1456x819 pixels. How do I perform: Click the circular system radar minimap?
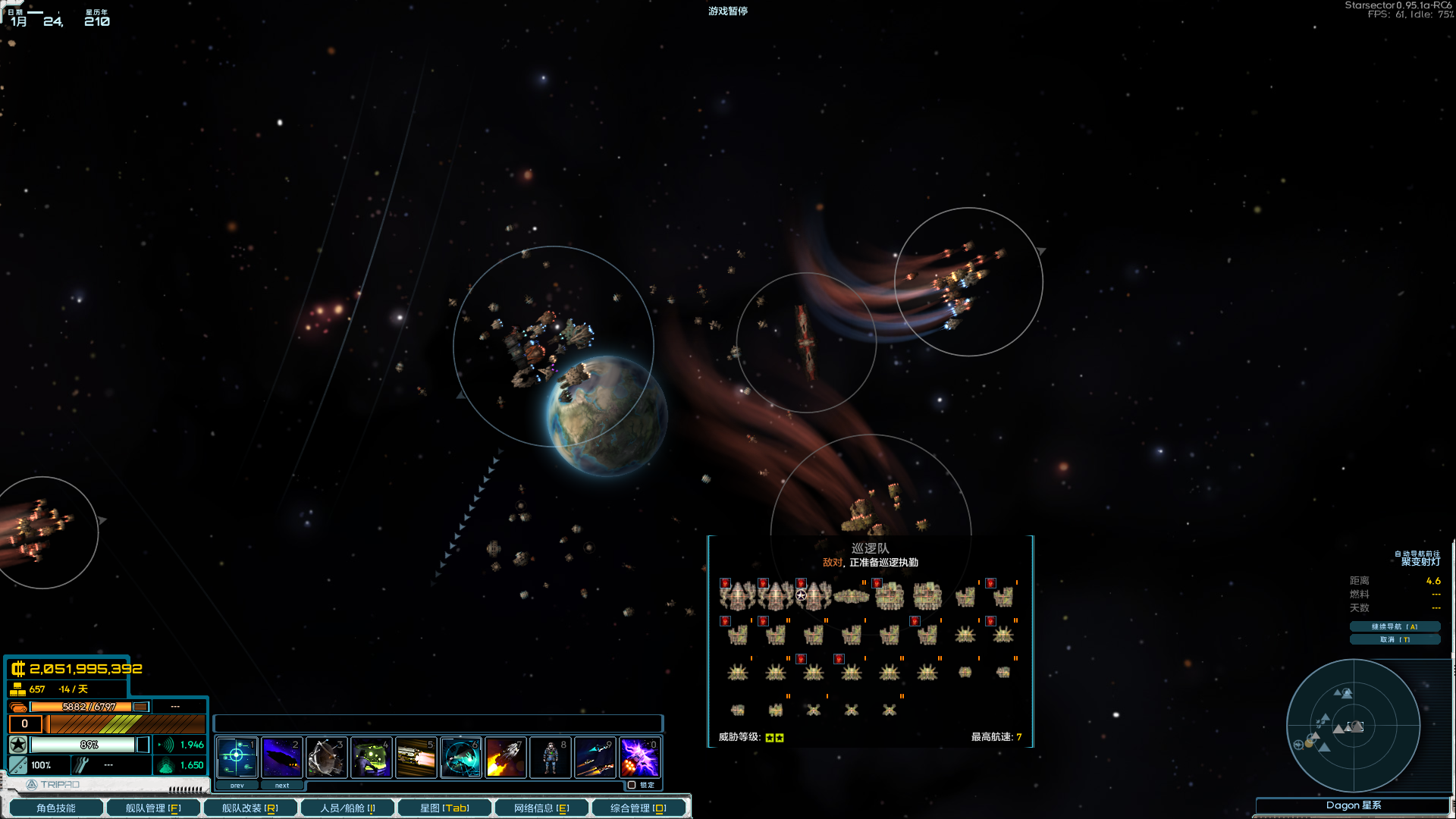click(1353, 726)
